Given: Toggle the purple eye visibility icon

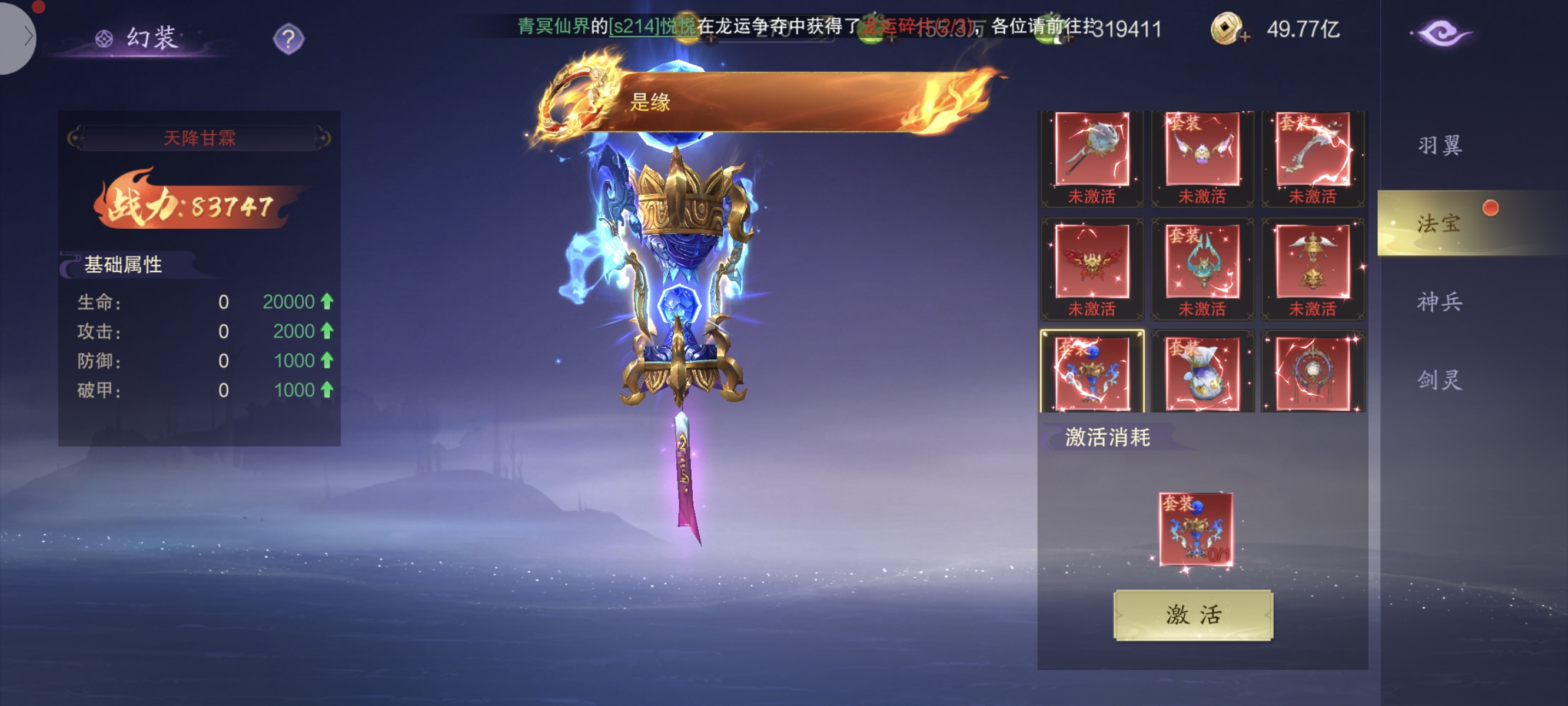Looking at the screenshot, I should pos(1440,34).
